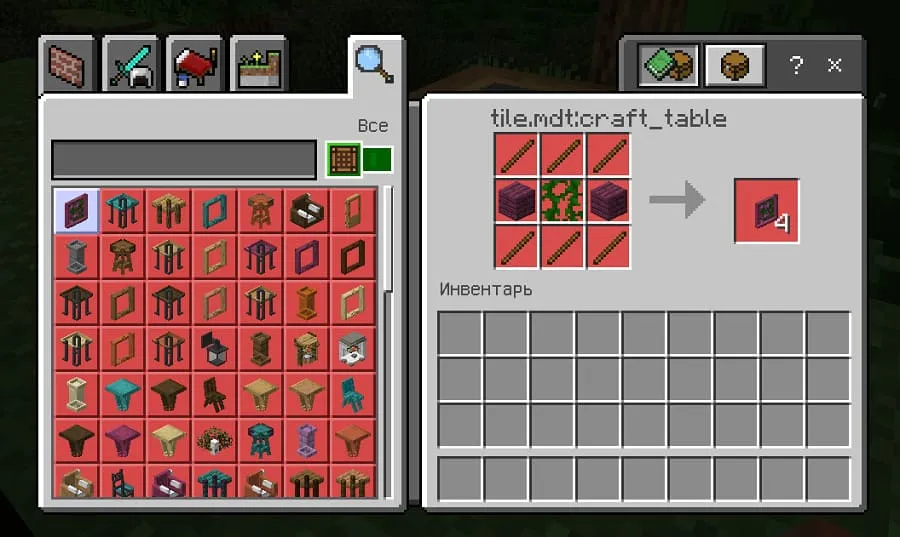Screen dimensions: 900x537
Task: Close the crafting table window
Action: pos(834,66)
